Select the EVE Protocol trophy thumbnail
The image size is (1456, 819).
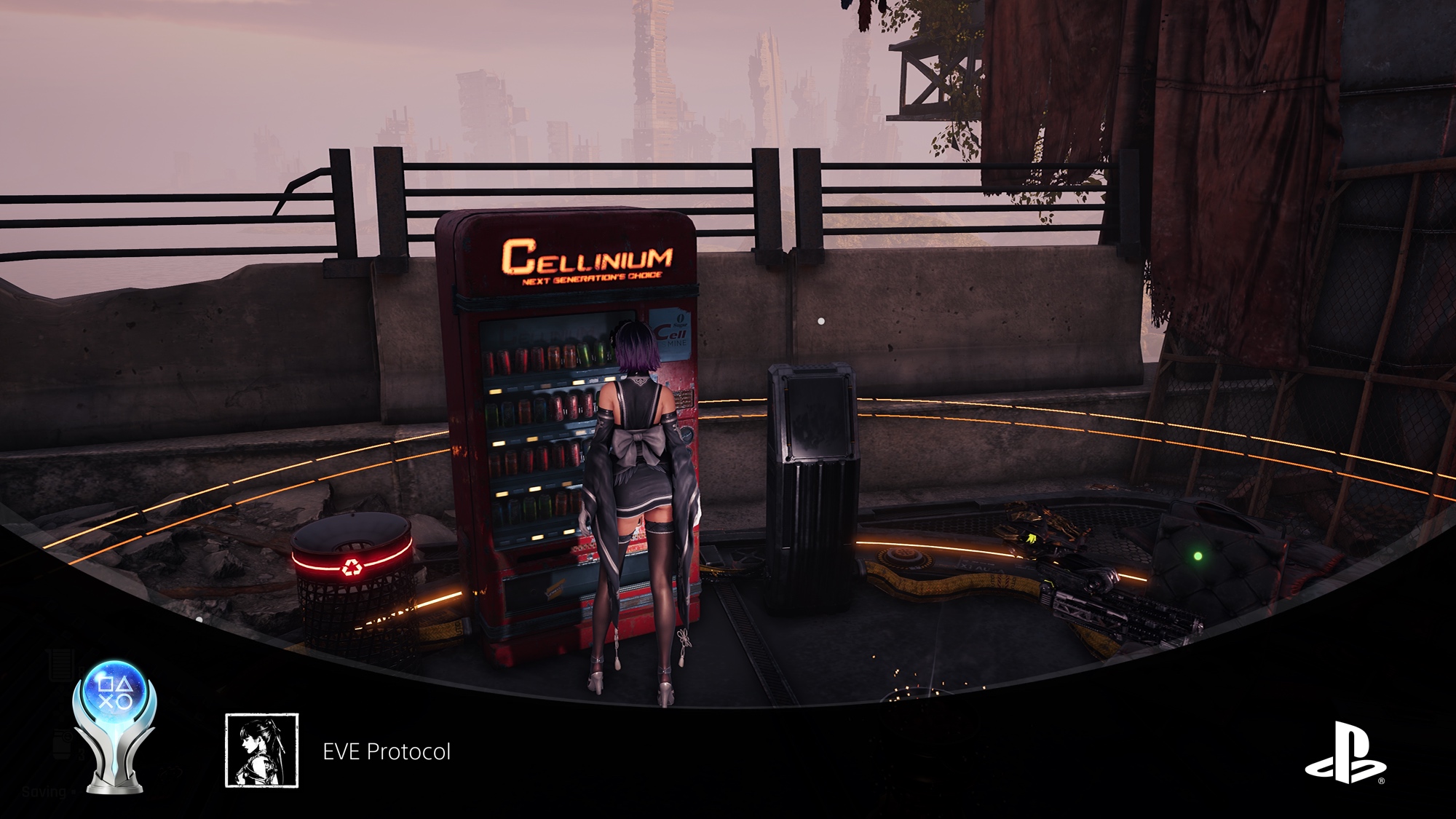click(262, 750)
